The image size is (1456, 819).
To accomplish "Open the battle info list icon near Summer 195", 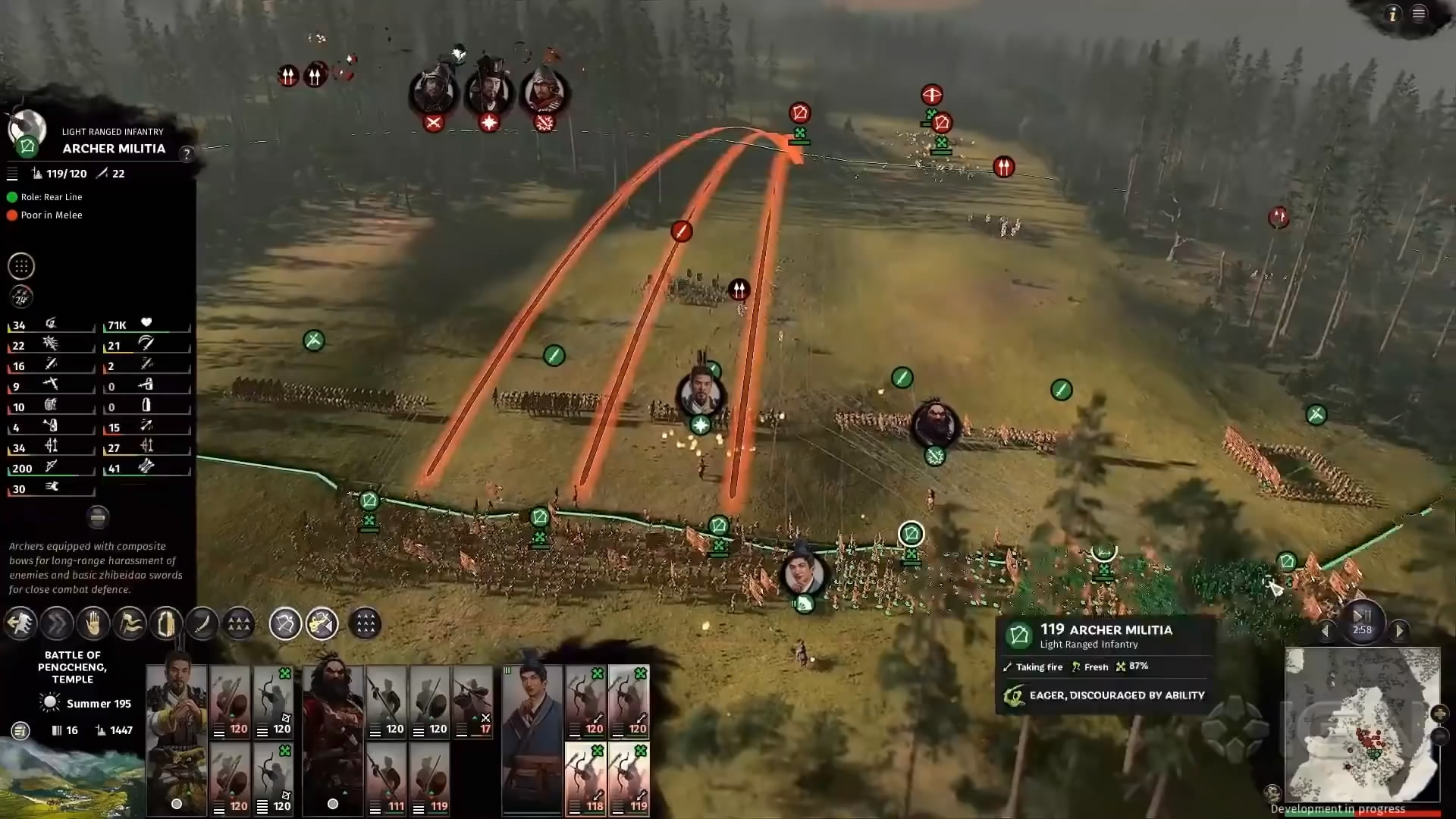I will [x=20, y=730].
